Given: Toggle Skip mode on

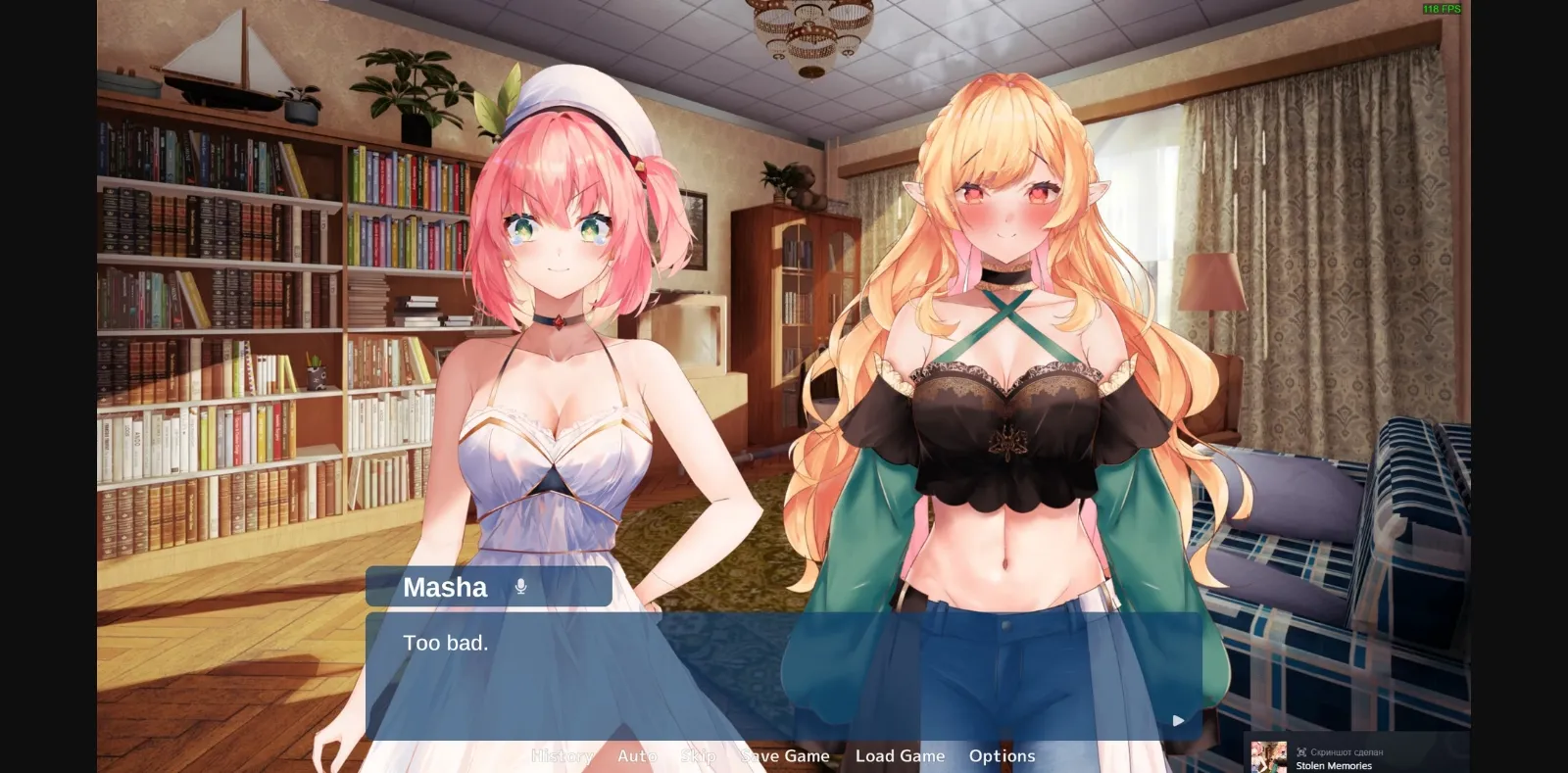Looking at the screenshot, I should coord(698,755).
